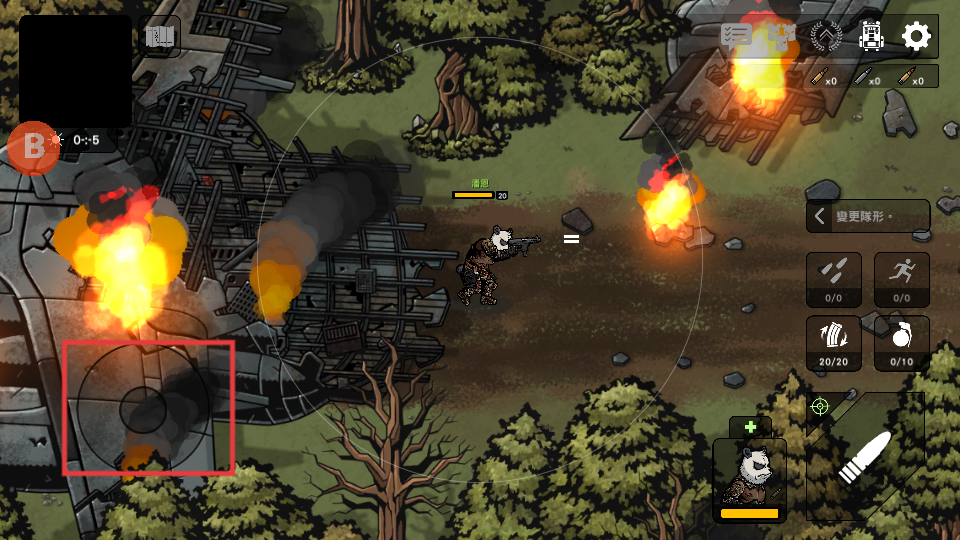Screen dimensions: 960x540
Task: Activate the airstrike missiles ability
Action: 834,279
